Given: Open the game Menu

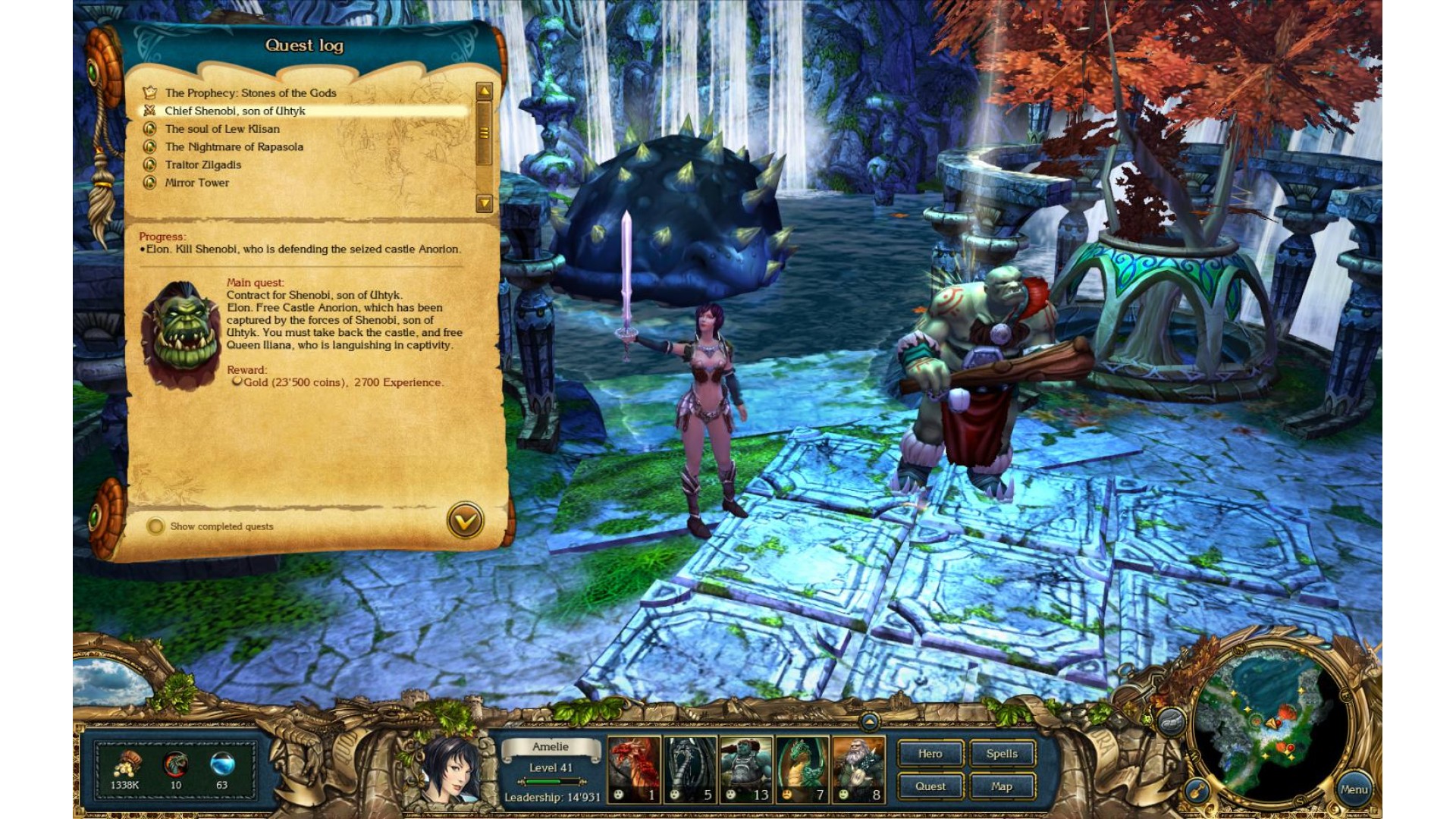Looking at the screenshot, I should [x=1354, y=789].
